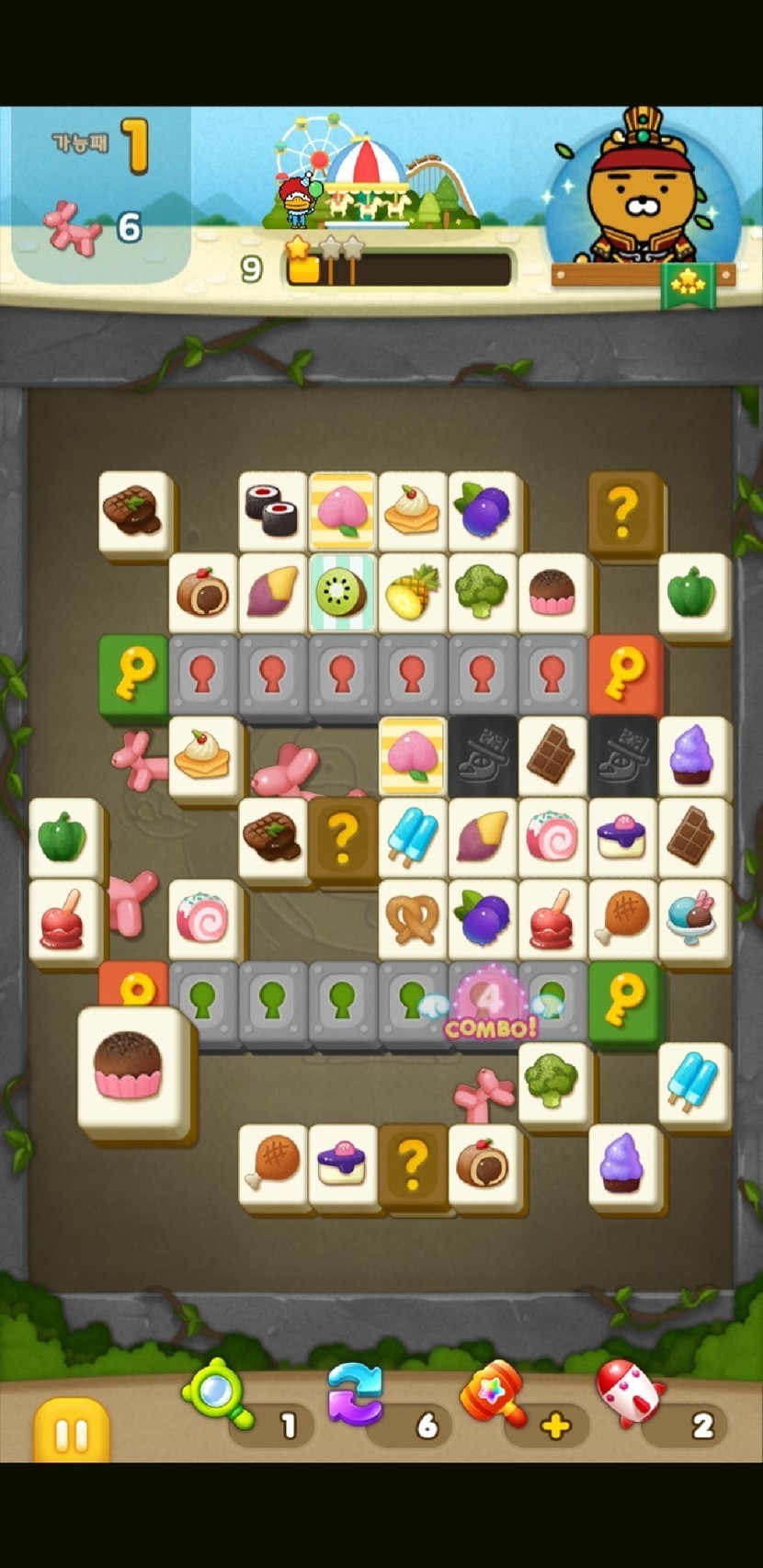
Task: Choose the blue ice cream sundae tile
Action: (x=693, y=915)
